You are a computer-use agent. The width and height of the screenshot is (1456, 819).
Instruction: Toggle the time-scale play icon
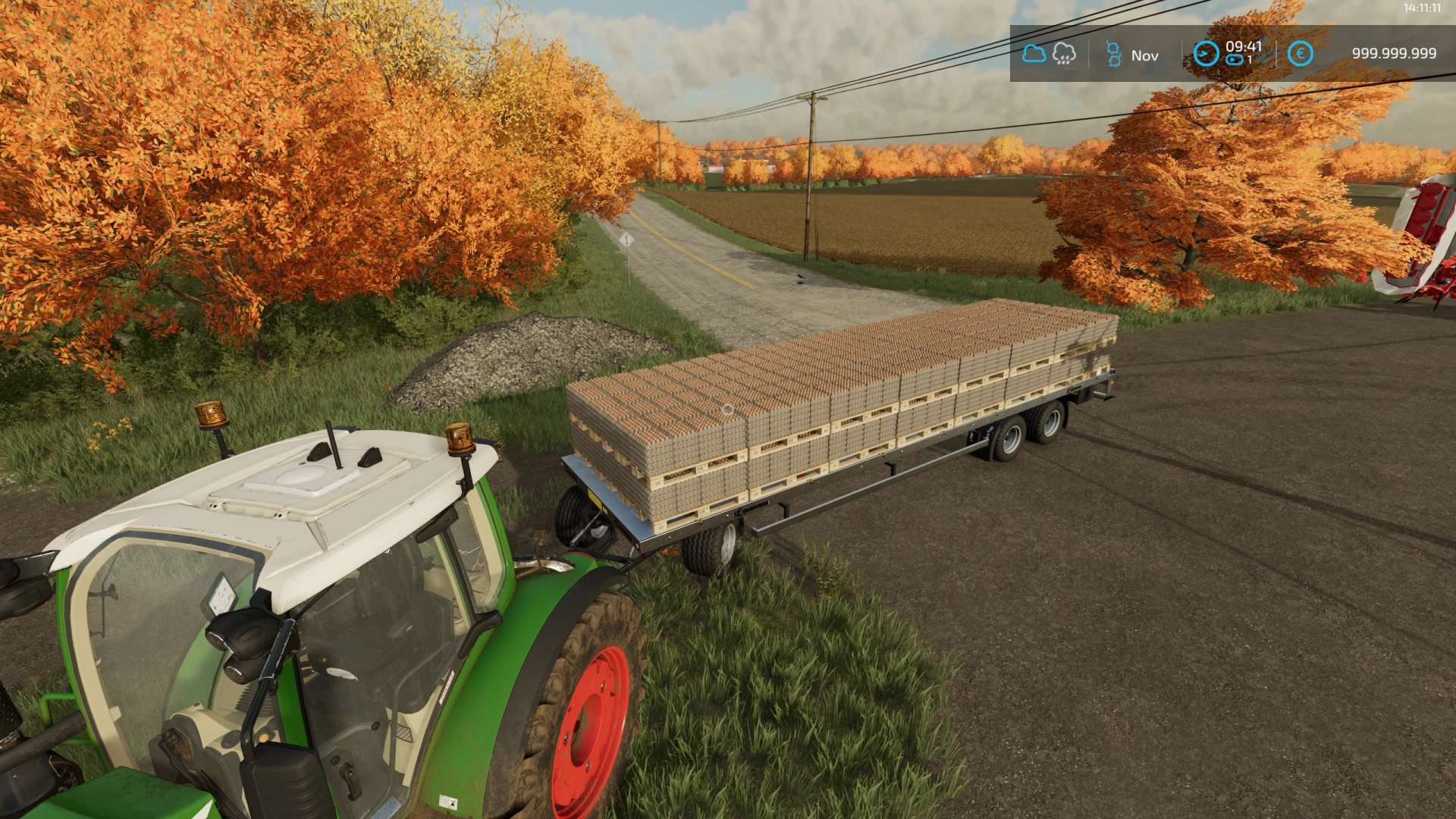(1235, 60)
